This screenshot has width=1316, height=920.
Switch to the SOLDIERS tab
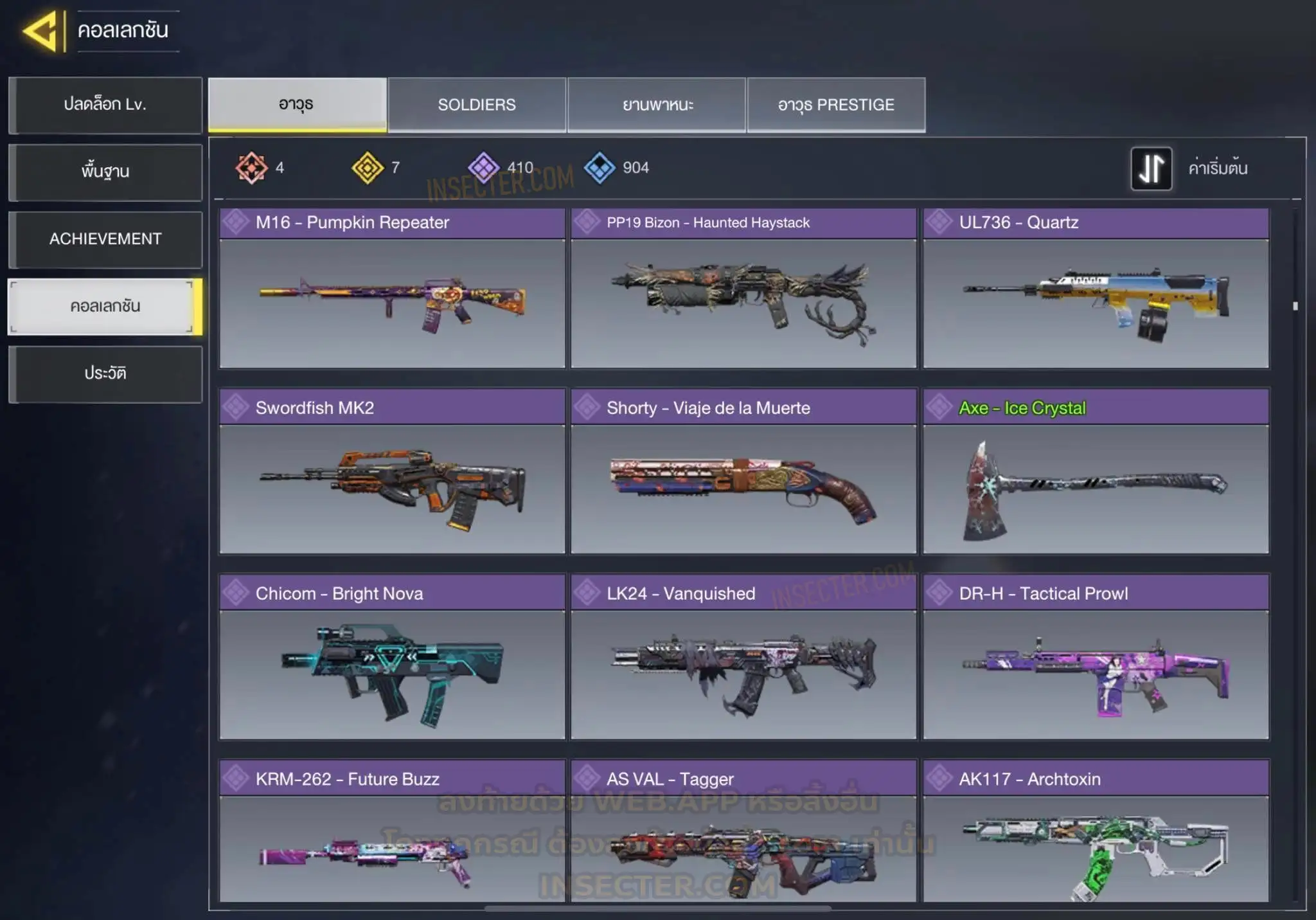tap(477, 105)
